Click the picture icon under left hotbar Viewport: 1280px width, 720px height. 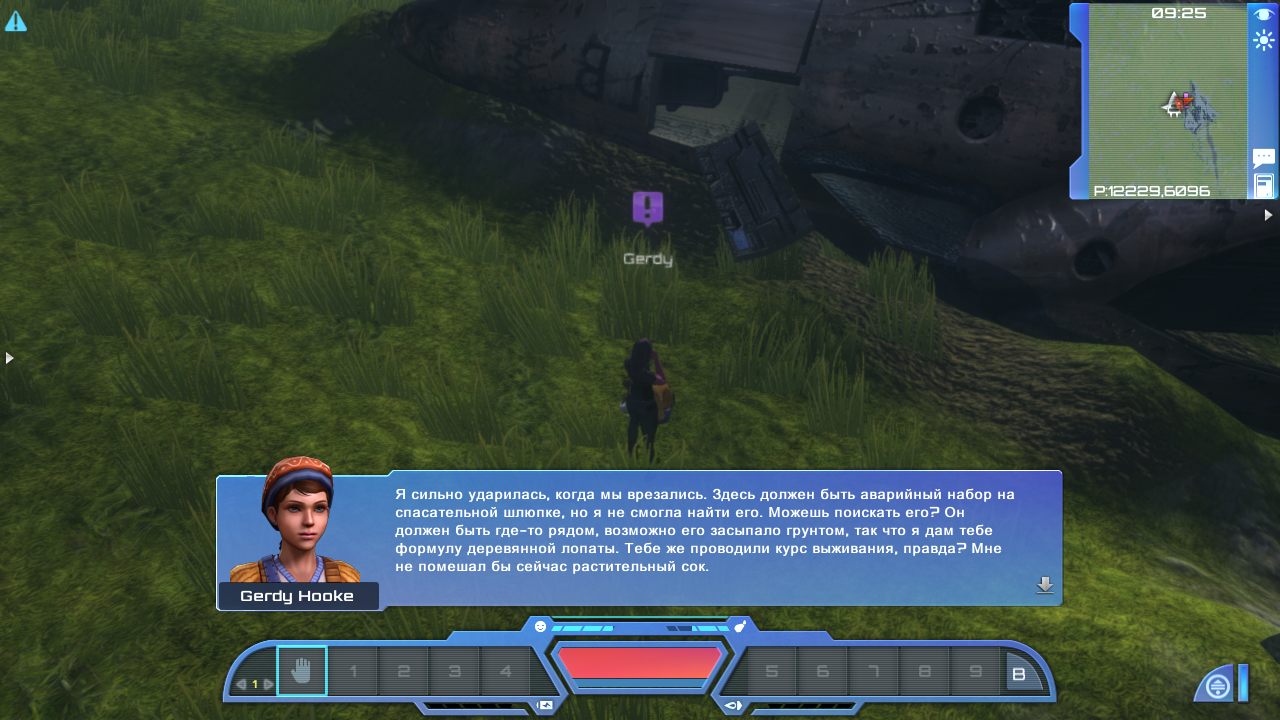click(544, 705)
